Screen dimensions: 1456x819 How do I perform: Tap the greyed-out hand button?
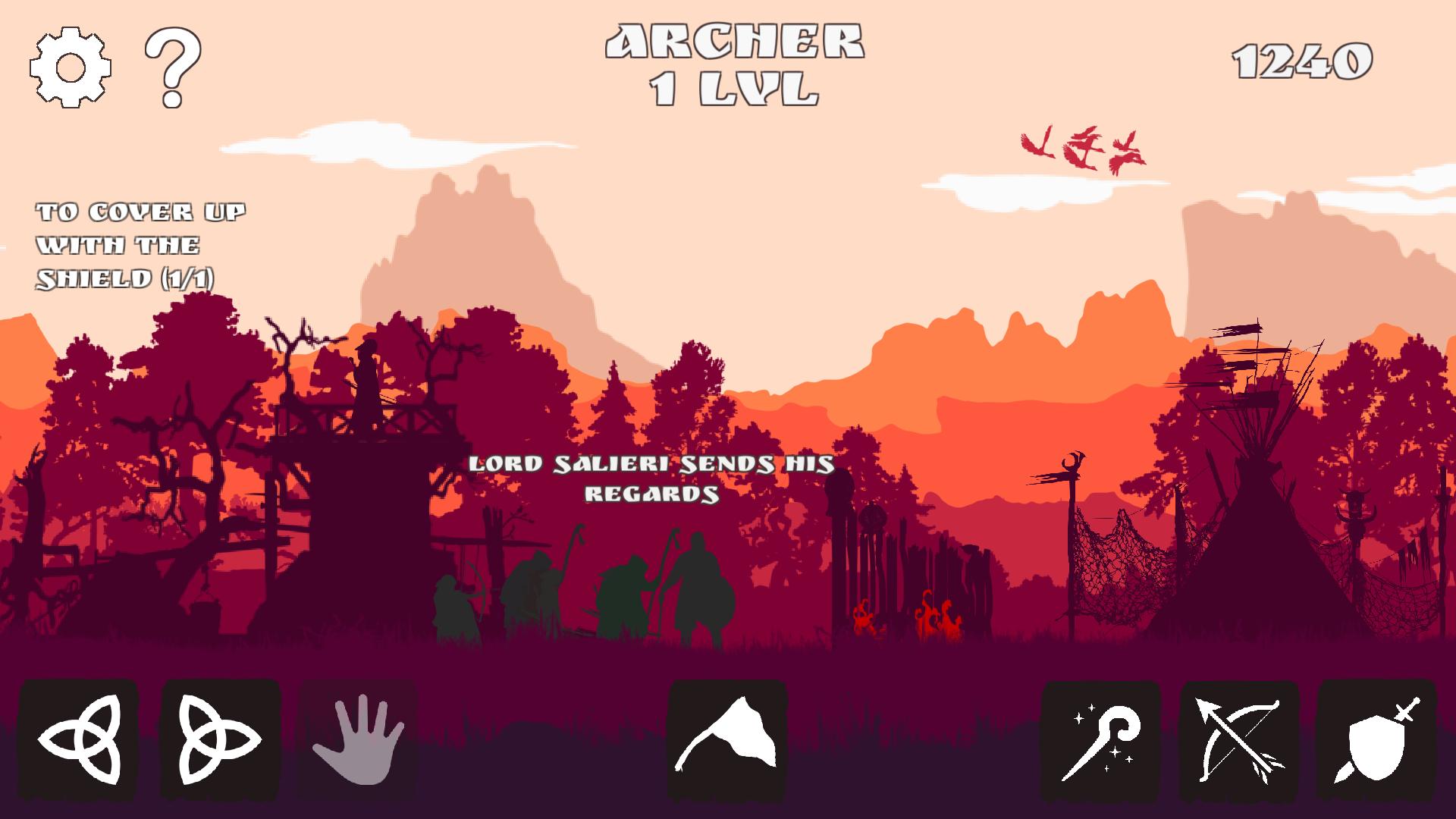358,739
